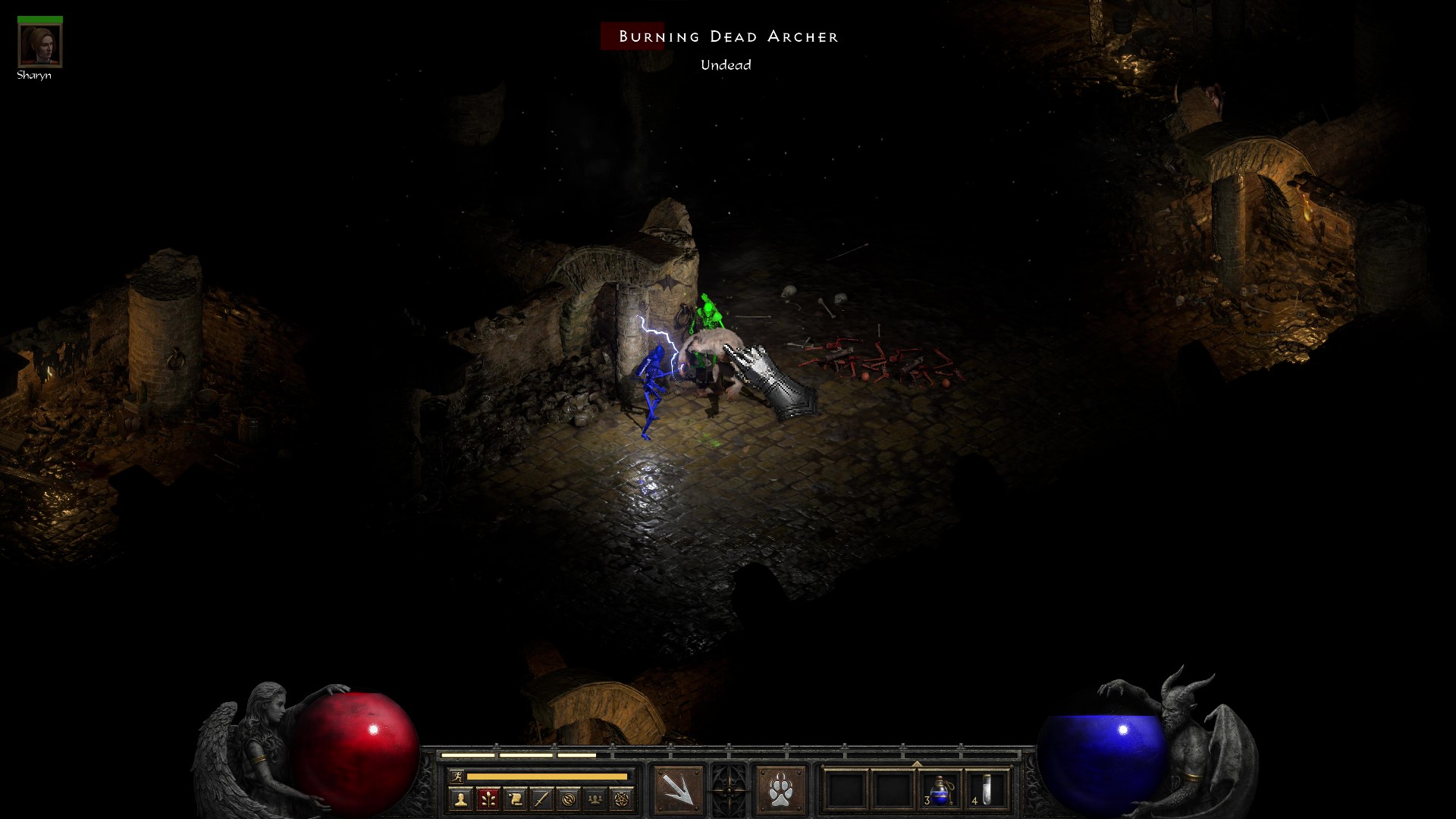Open the game menu pentagram icon
The image size is (1456, 819).
pos(623,799)
